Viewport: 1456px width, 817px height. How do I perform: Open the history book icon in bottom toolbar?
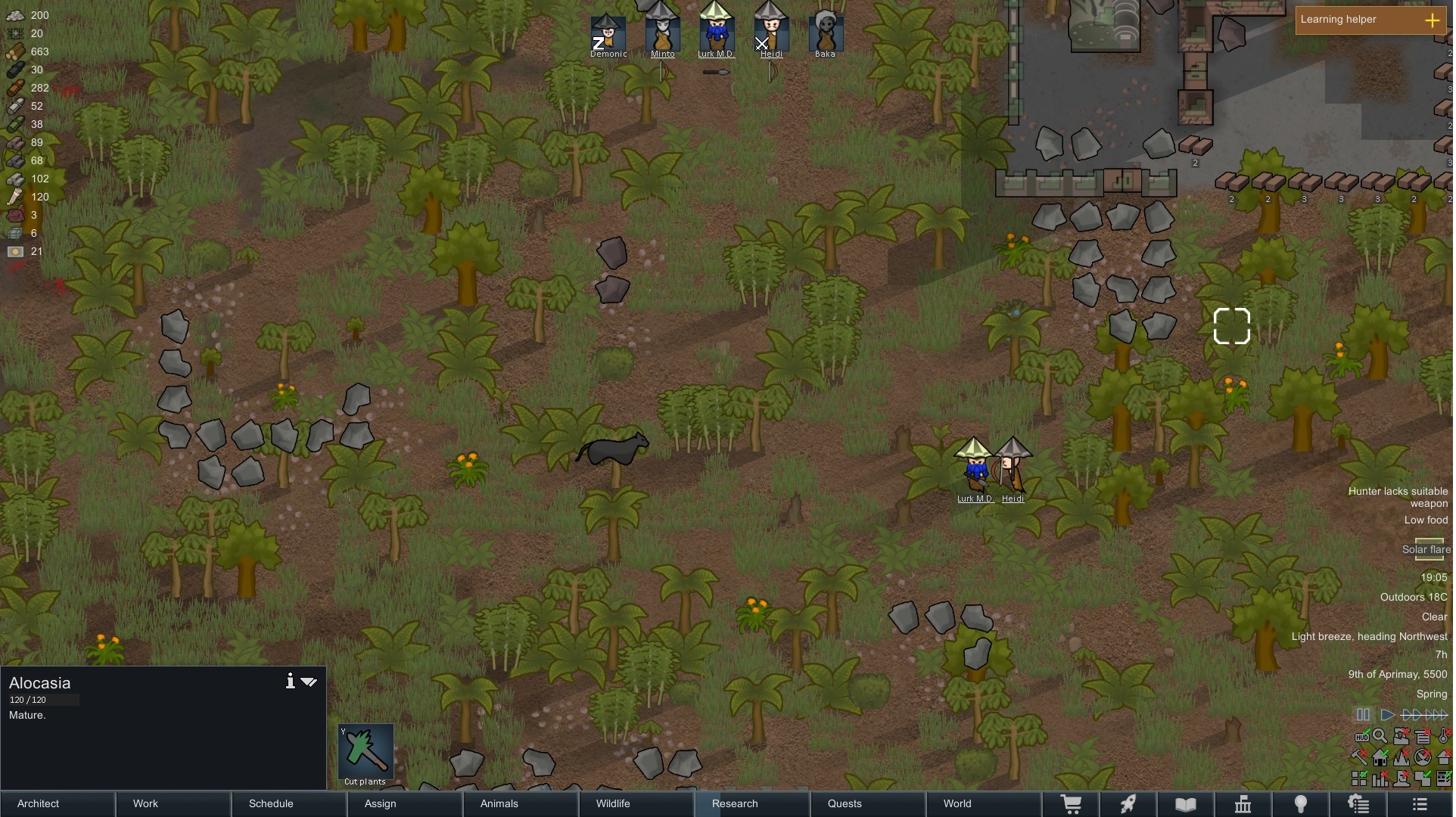(x=1185, y=804)
